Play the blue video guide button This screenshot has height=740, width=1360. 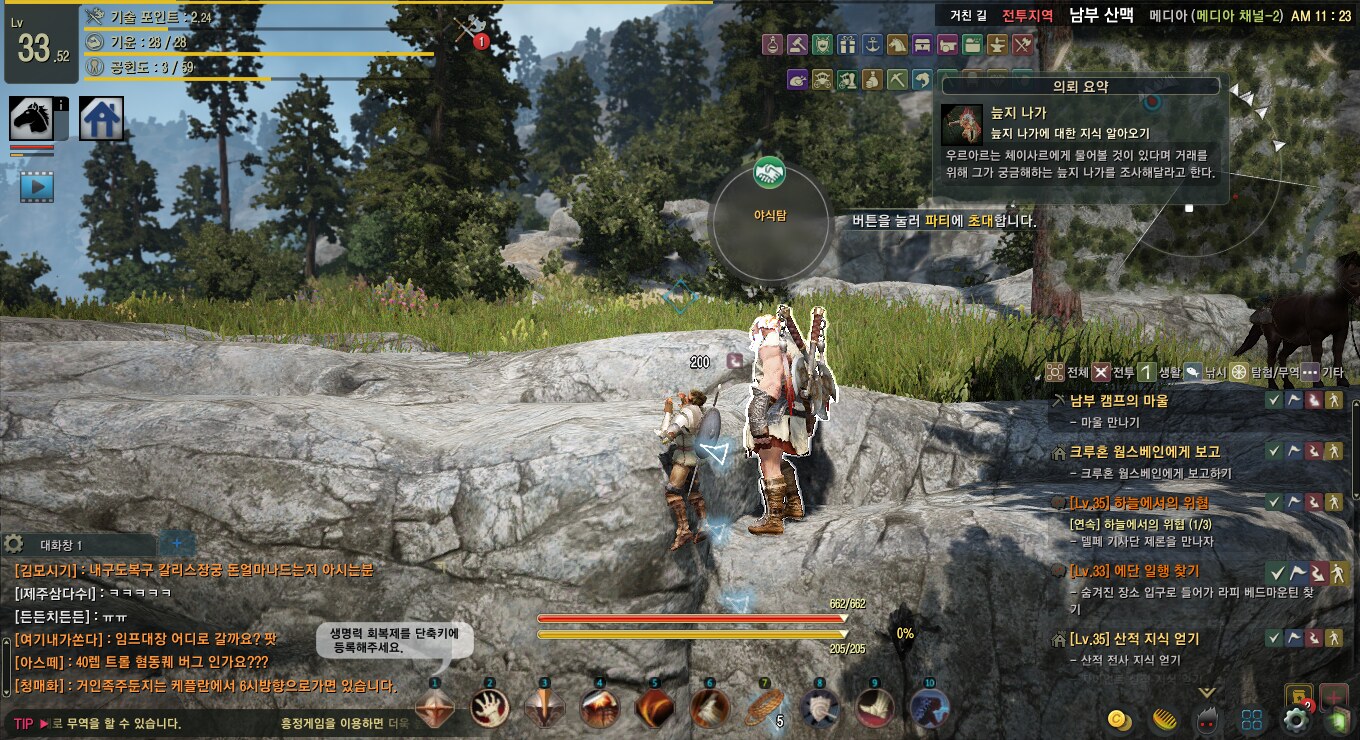(37, 186)
